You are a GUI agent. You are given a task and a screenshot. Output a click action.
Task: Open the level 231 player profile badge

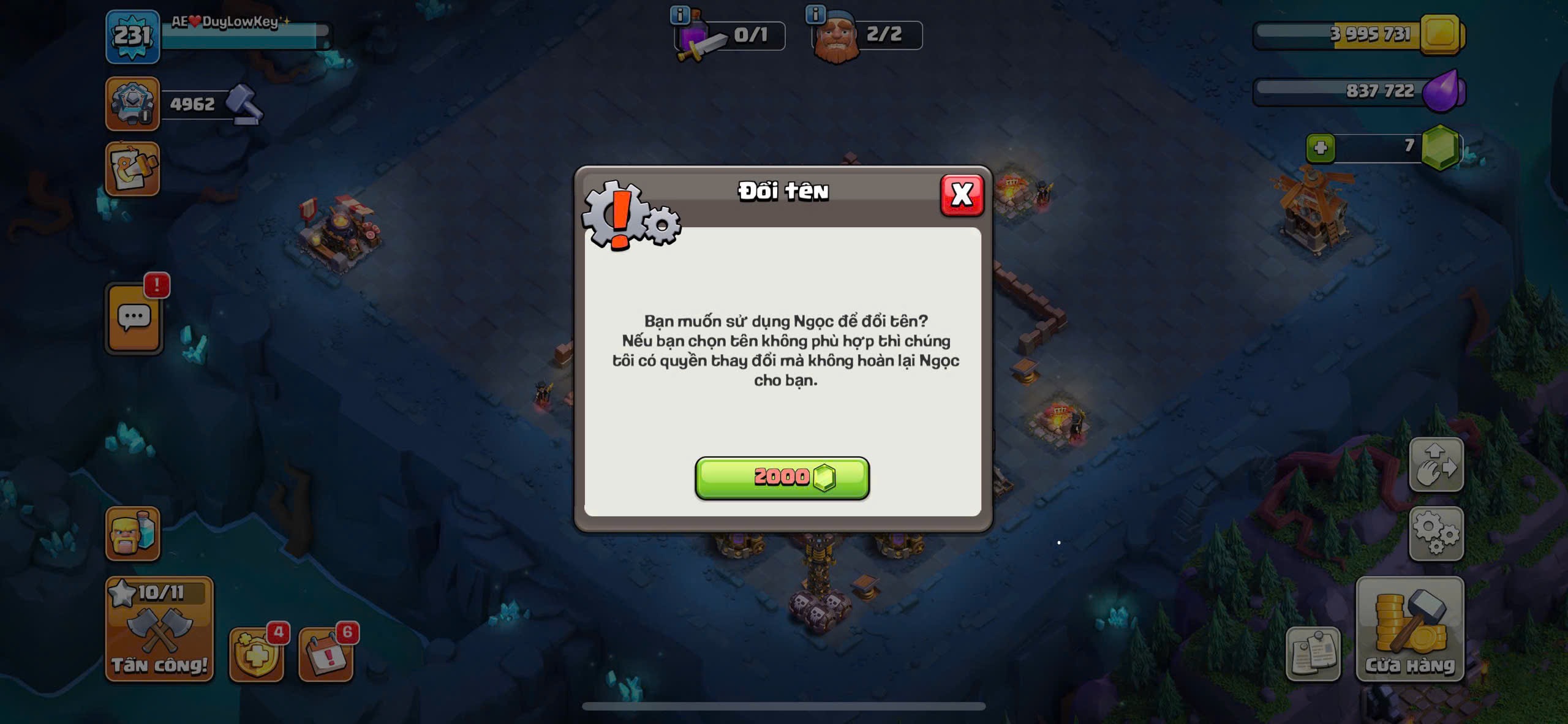132,37
